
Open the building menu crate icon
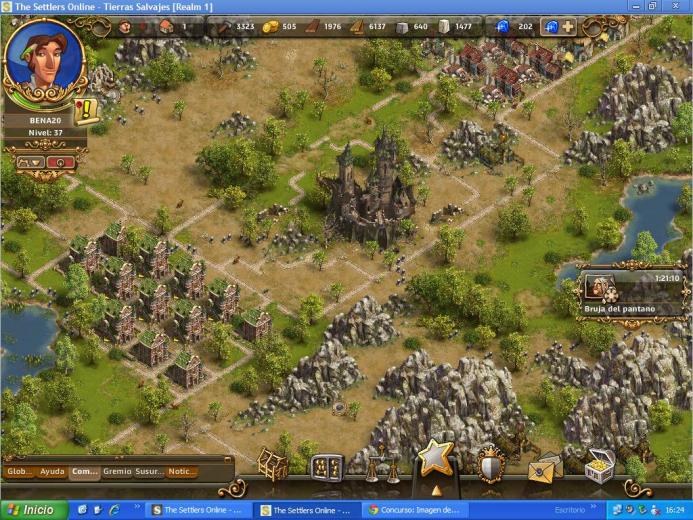click(272, 465)
